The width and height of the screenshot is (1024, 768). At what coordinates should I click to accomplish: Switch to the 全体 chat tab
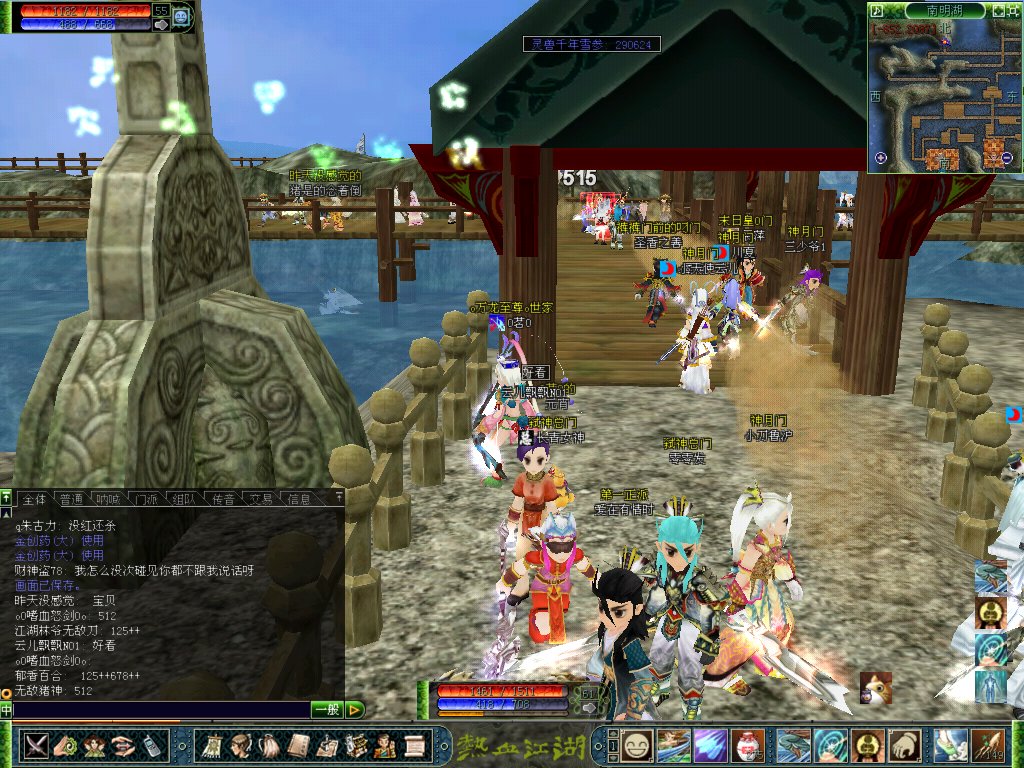coord(34,498)
